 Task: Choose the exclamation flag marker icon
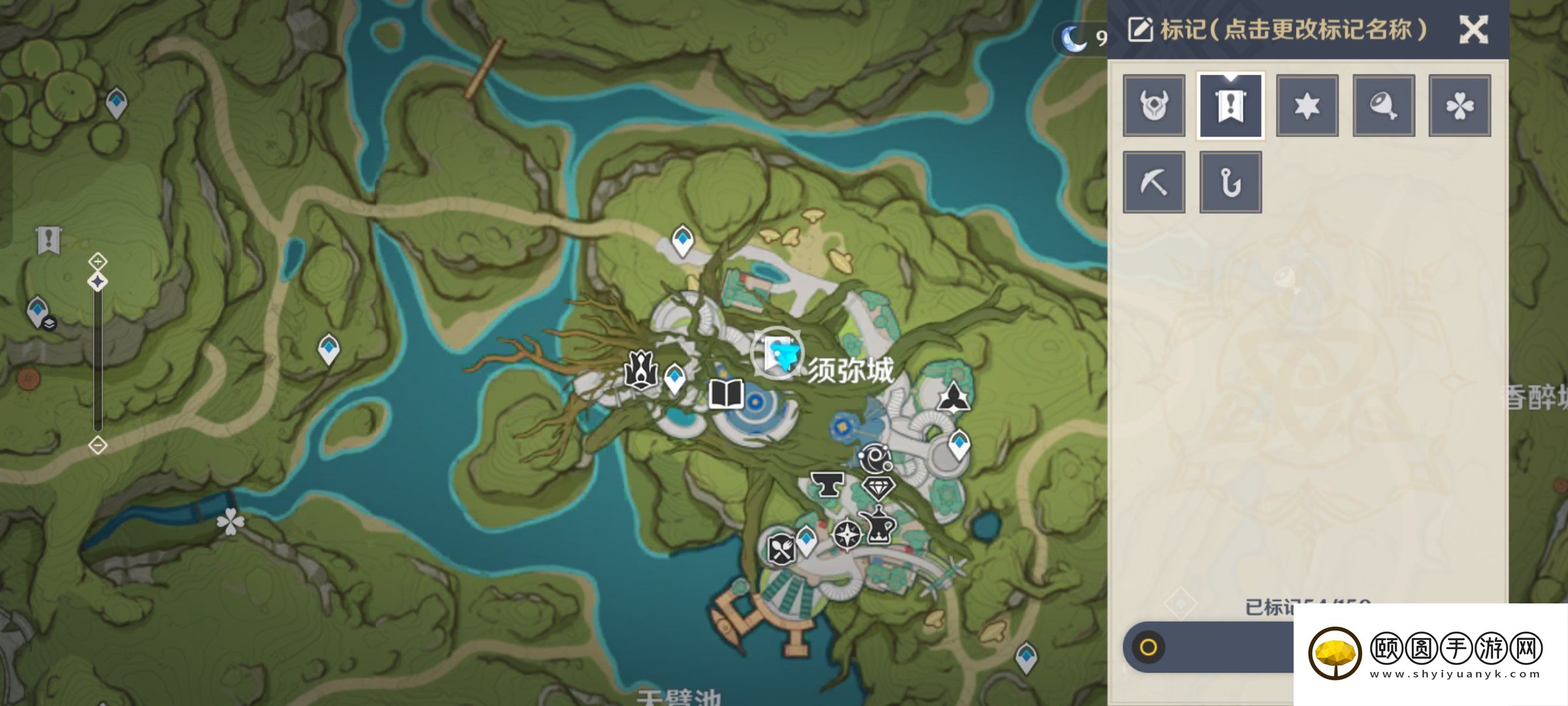(x=1230, y=105)
